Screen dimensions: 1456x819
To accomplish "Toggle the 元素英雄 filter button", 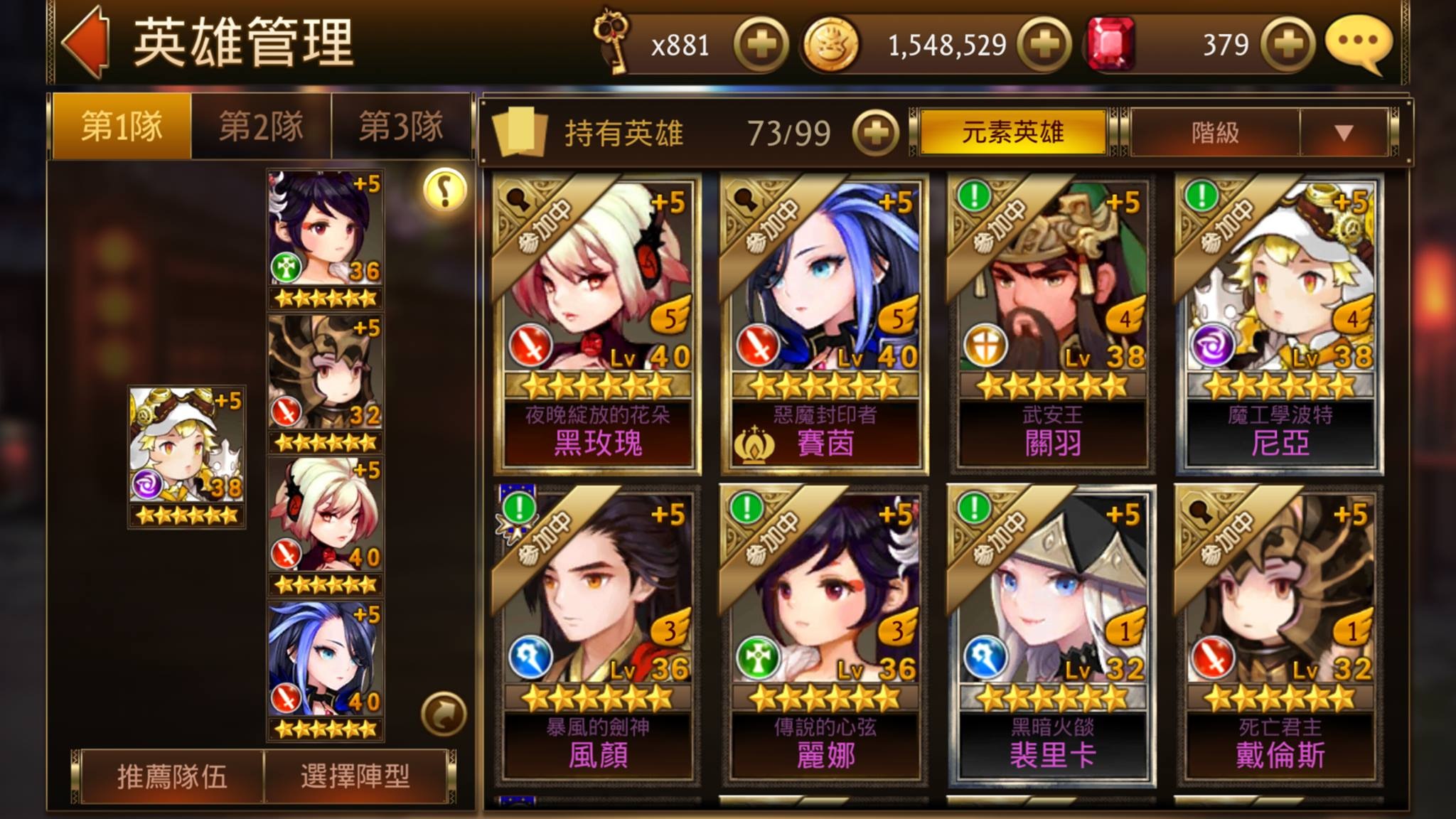I will tap(1012, 132).
